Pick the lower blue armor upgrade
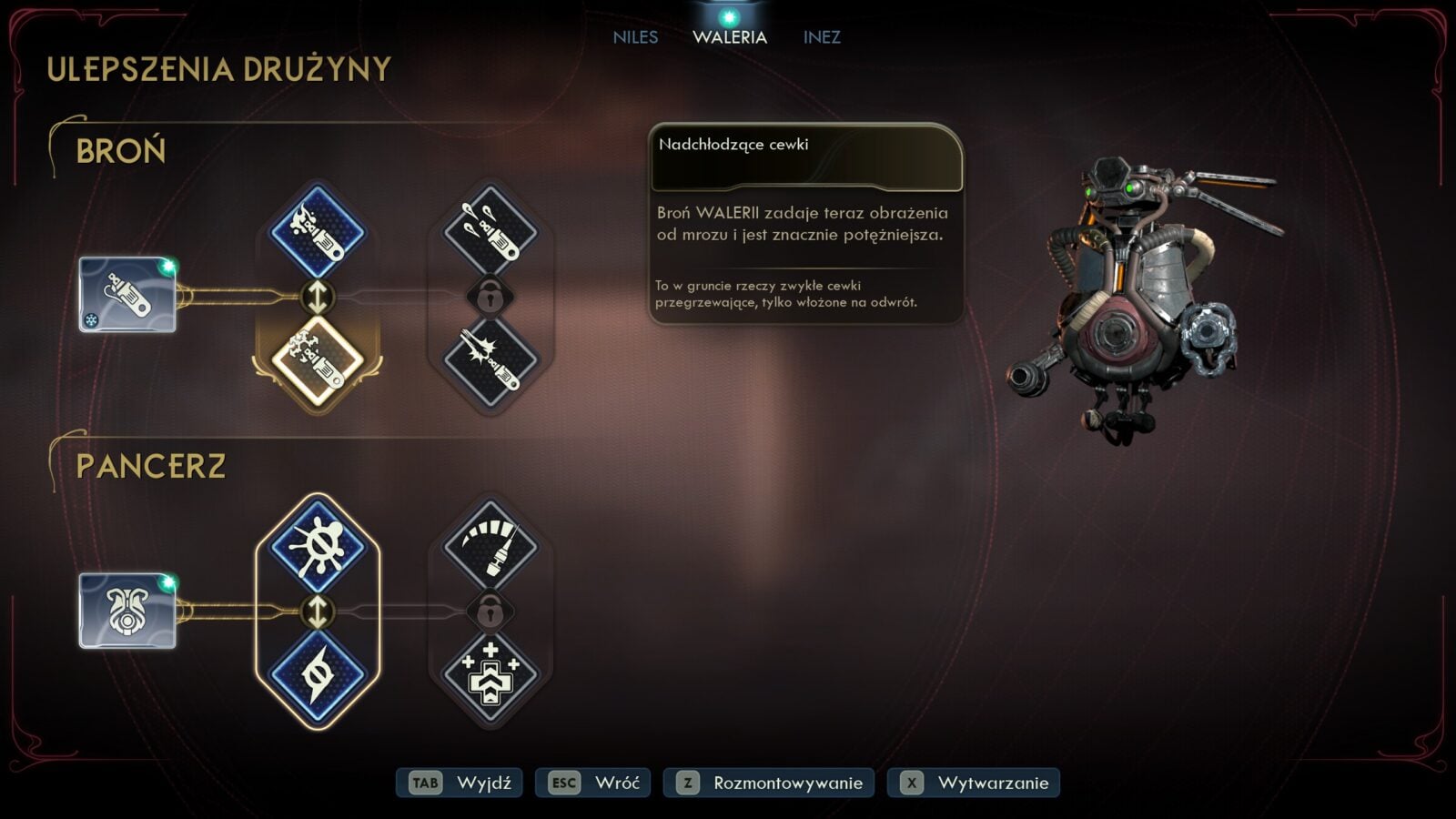 point(318,675)
